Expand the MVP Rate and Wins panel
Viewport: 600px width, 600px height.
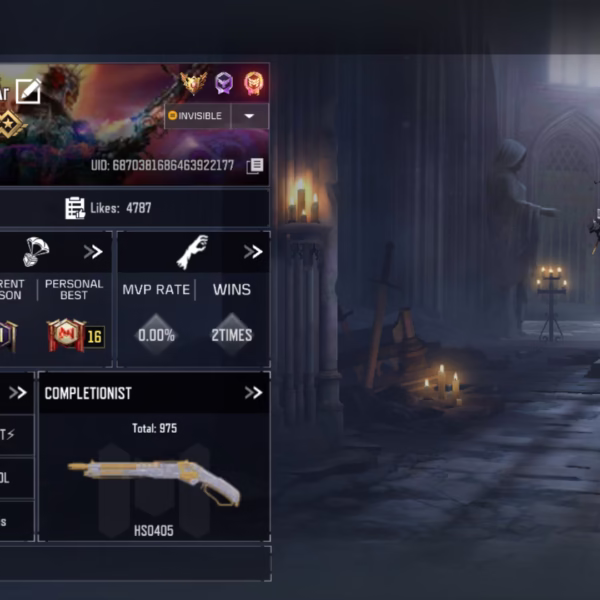253,252
